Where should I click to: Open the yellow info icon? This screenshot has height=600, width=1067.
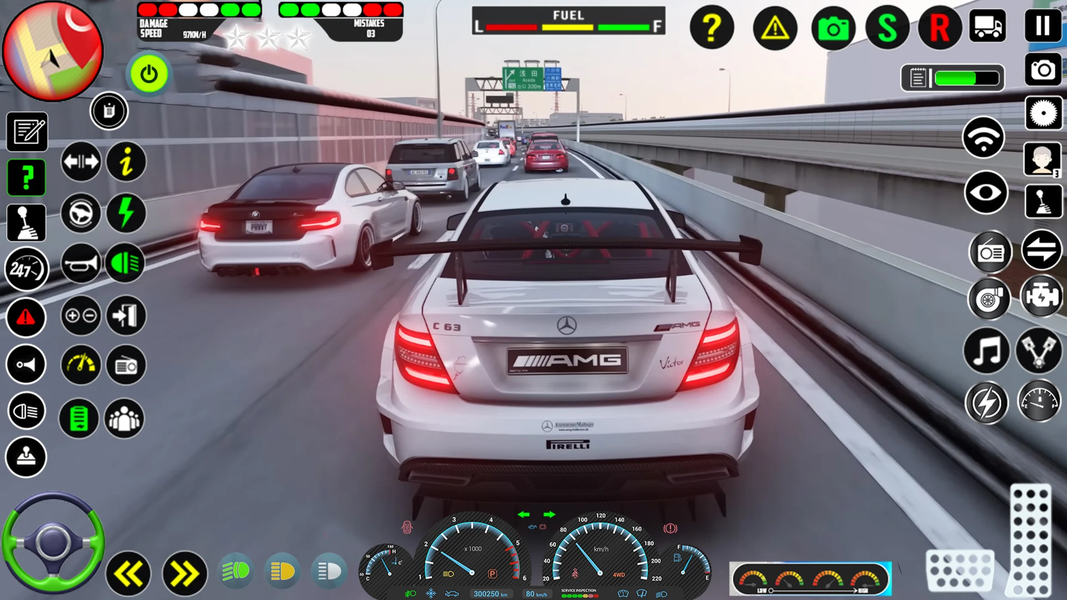pyautogui.click(x=126, y=162)
